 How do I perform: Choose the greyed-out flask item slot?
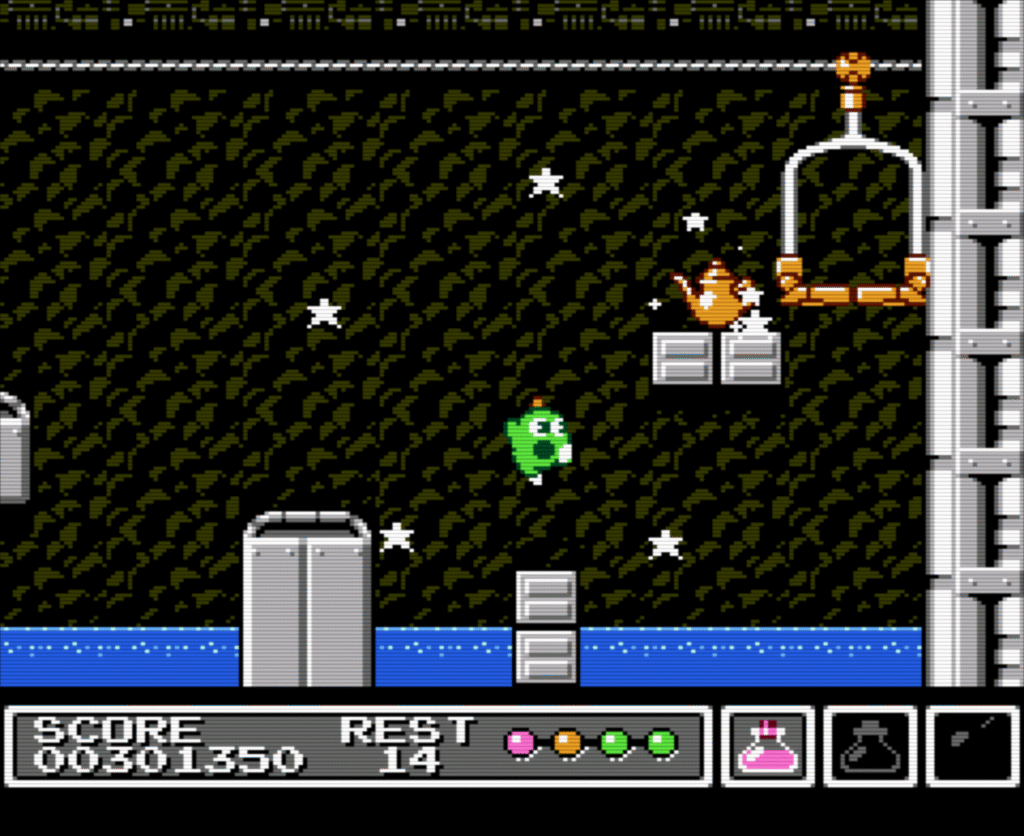(870, 747)
